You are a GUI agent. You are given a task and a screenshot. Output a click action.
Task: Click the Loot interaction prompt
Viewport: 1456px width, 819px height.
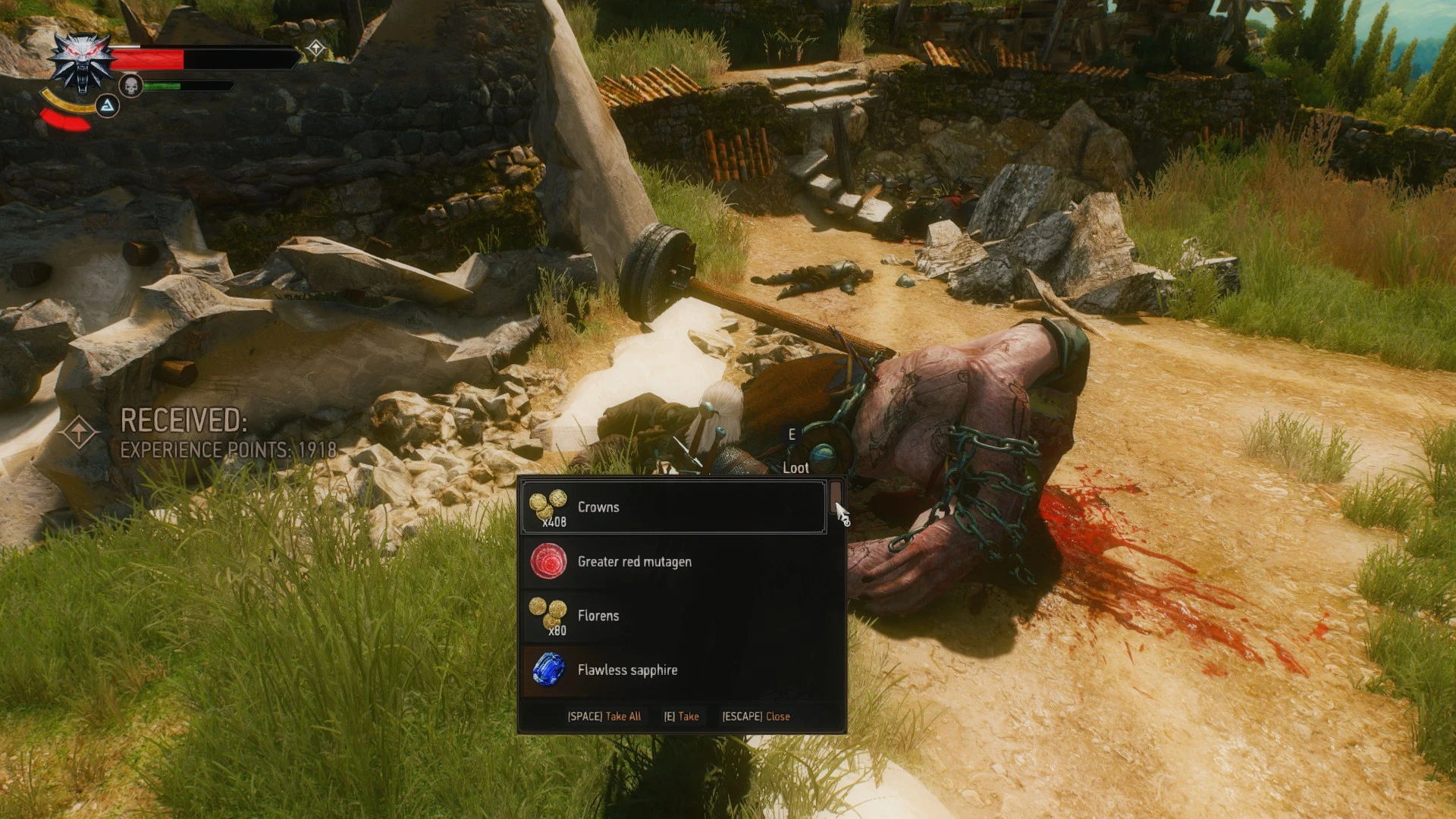795,468
